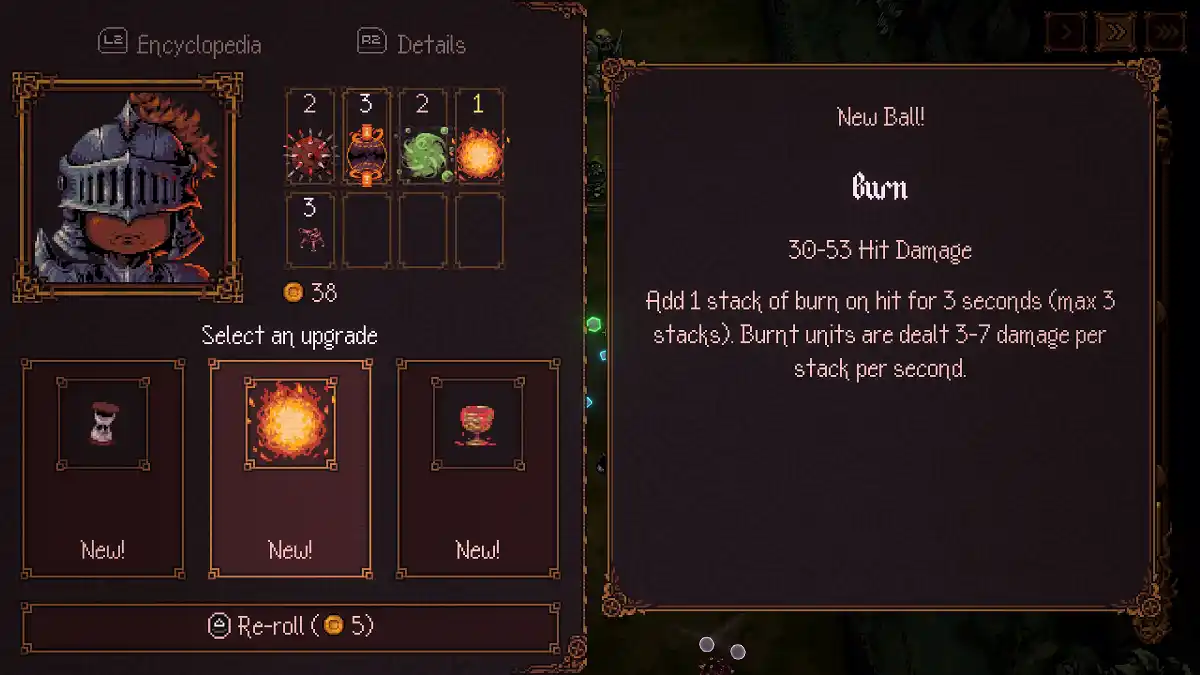
Task: Open the Encyclopedia tab
Action: pos(180,44)
